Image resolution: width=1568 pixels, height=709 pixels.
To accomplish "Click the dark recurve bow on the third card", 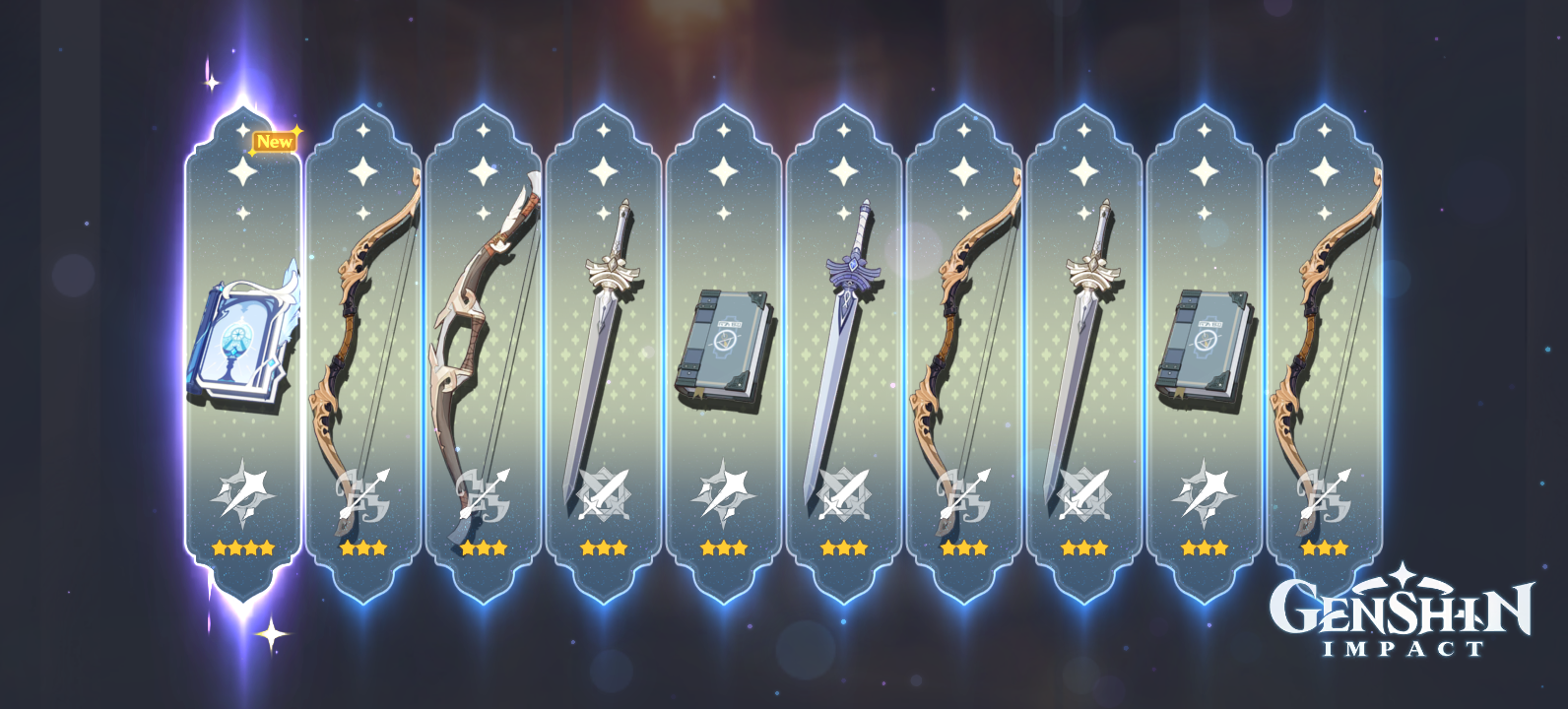I will click(x=483, y=335).
